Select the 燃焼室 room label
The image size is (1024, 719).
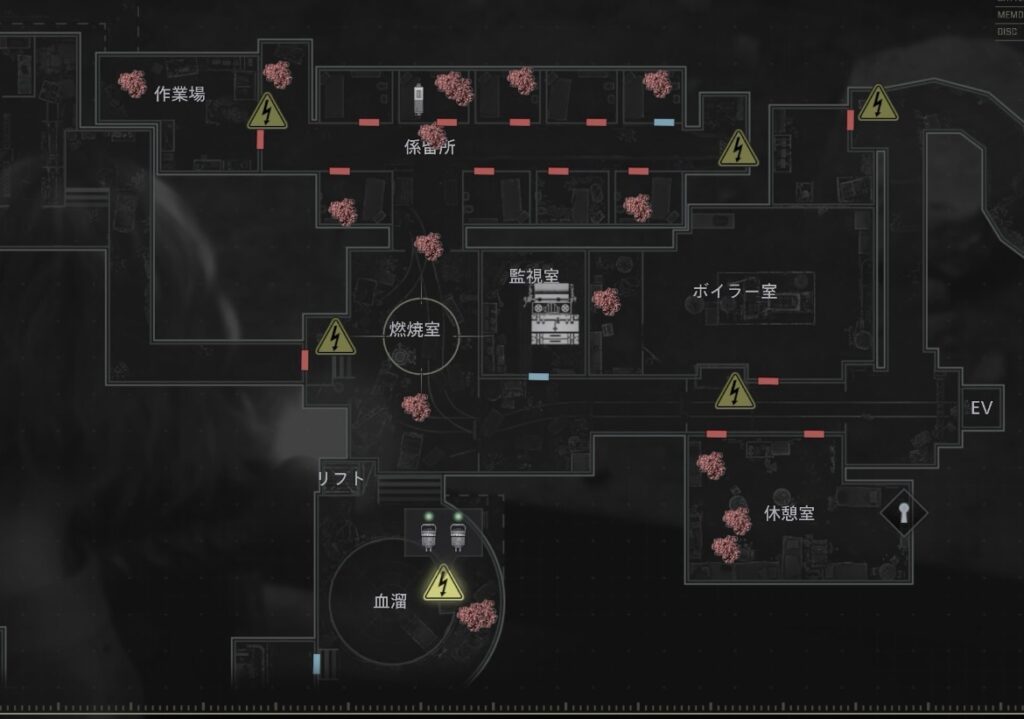coord(414,329)
